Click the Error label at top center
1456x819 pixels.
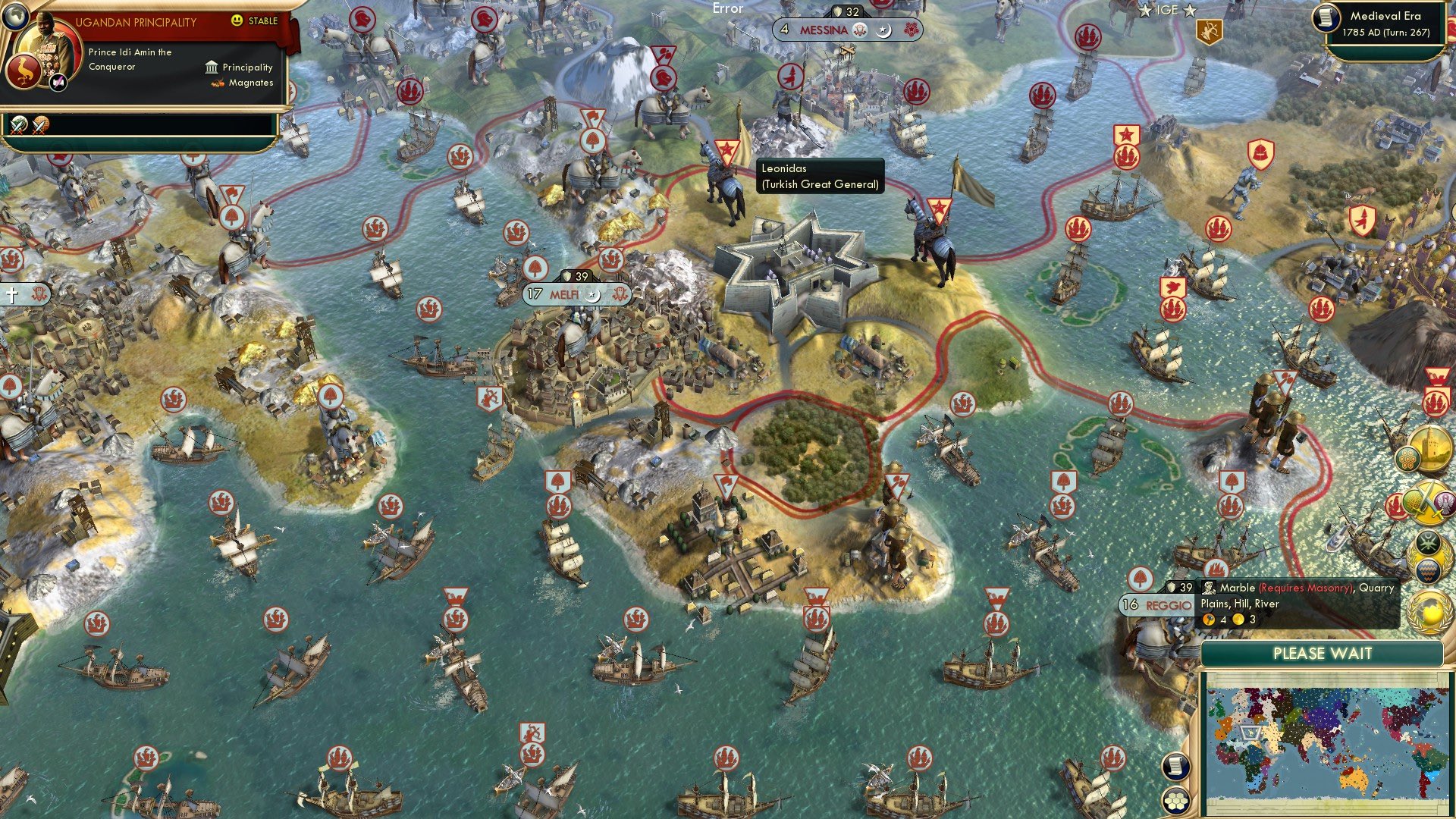727,9
